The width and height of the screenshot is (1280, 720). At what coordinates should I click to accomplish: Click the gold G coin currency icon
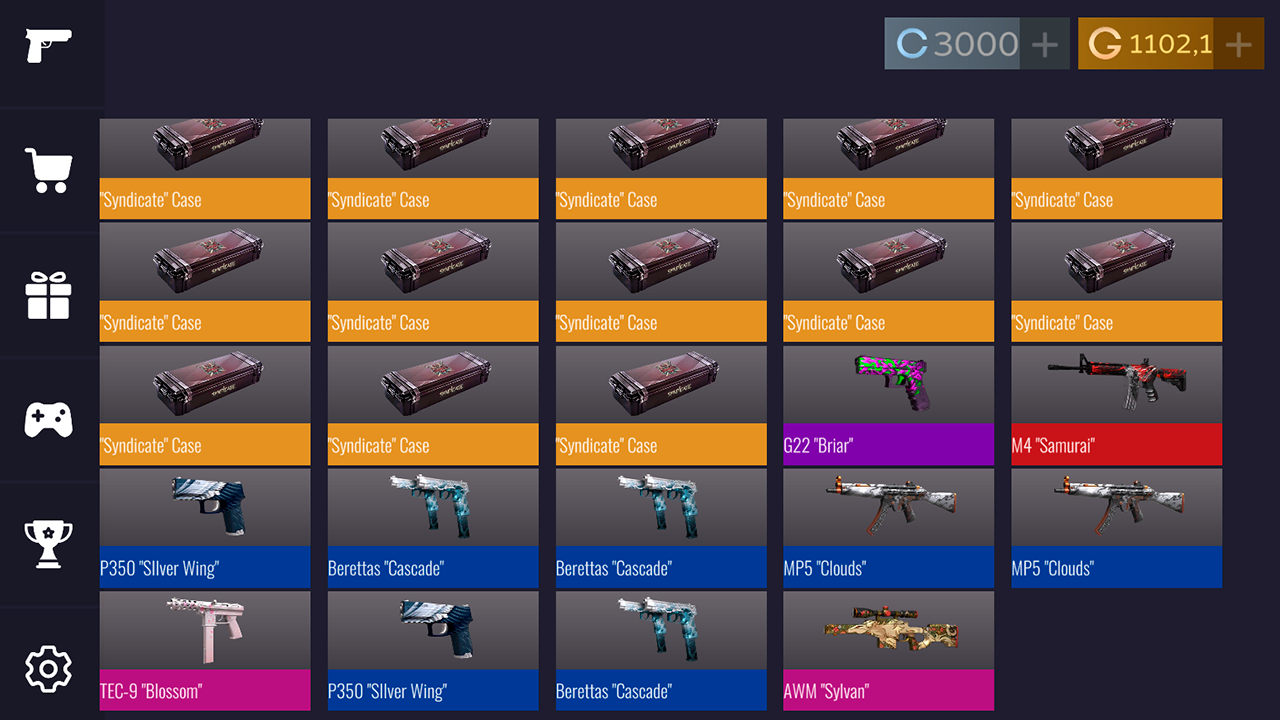point(1104,43)
